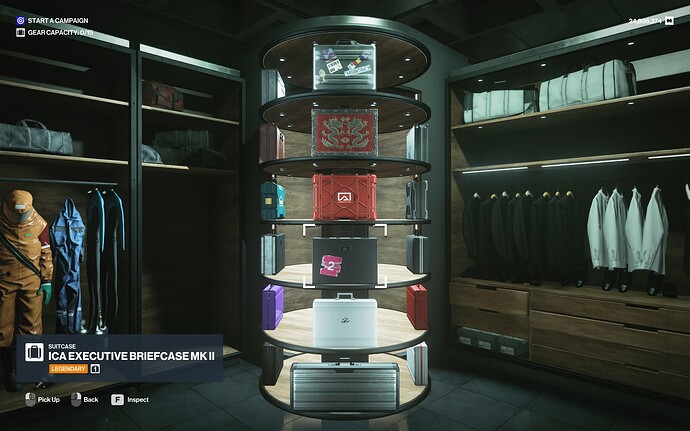The image size is (690, 431).
Task: Click the ICA Executive Briefcase MK II card
Action: pos(119,358)
